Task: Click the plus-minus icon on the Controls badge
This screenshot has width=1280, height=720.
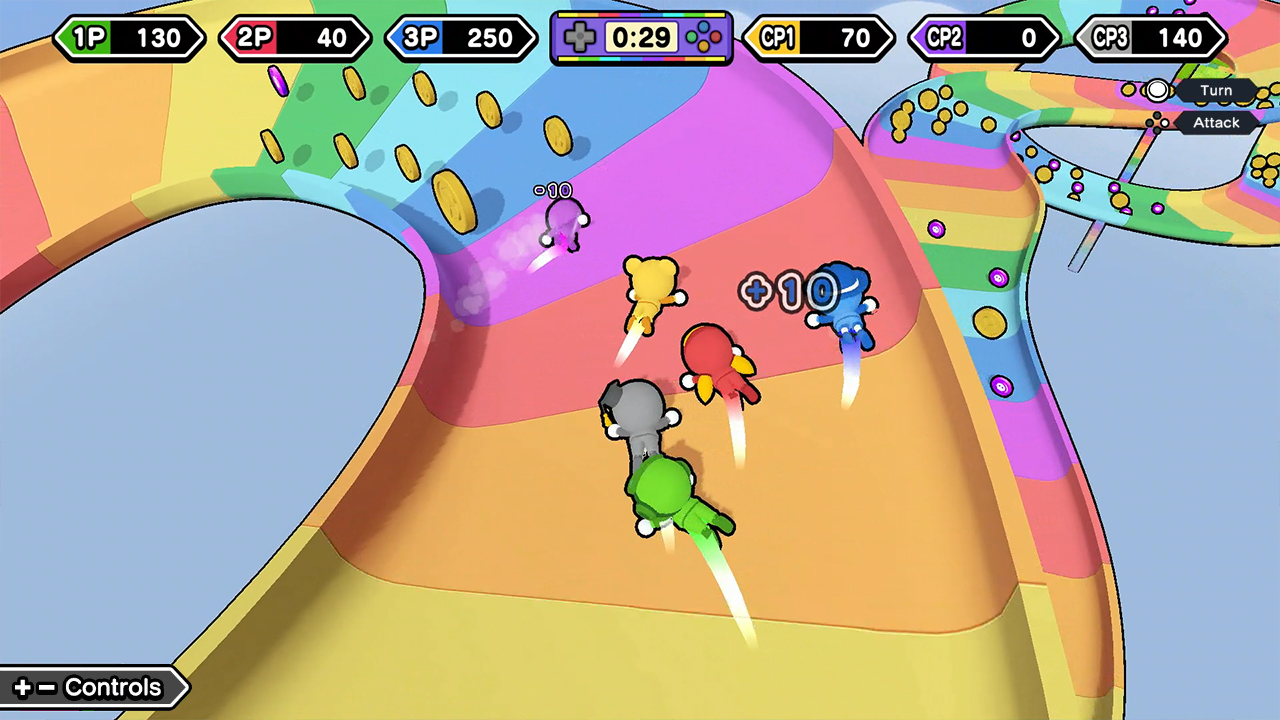Action: (x=33, y=687)
